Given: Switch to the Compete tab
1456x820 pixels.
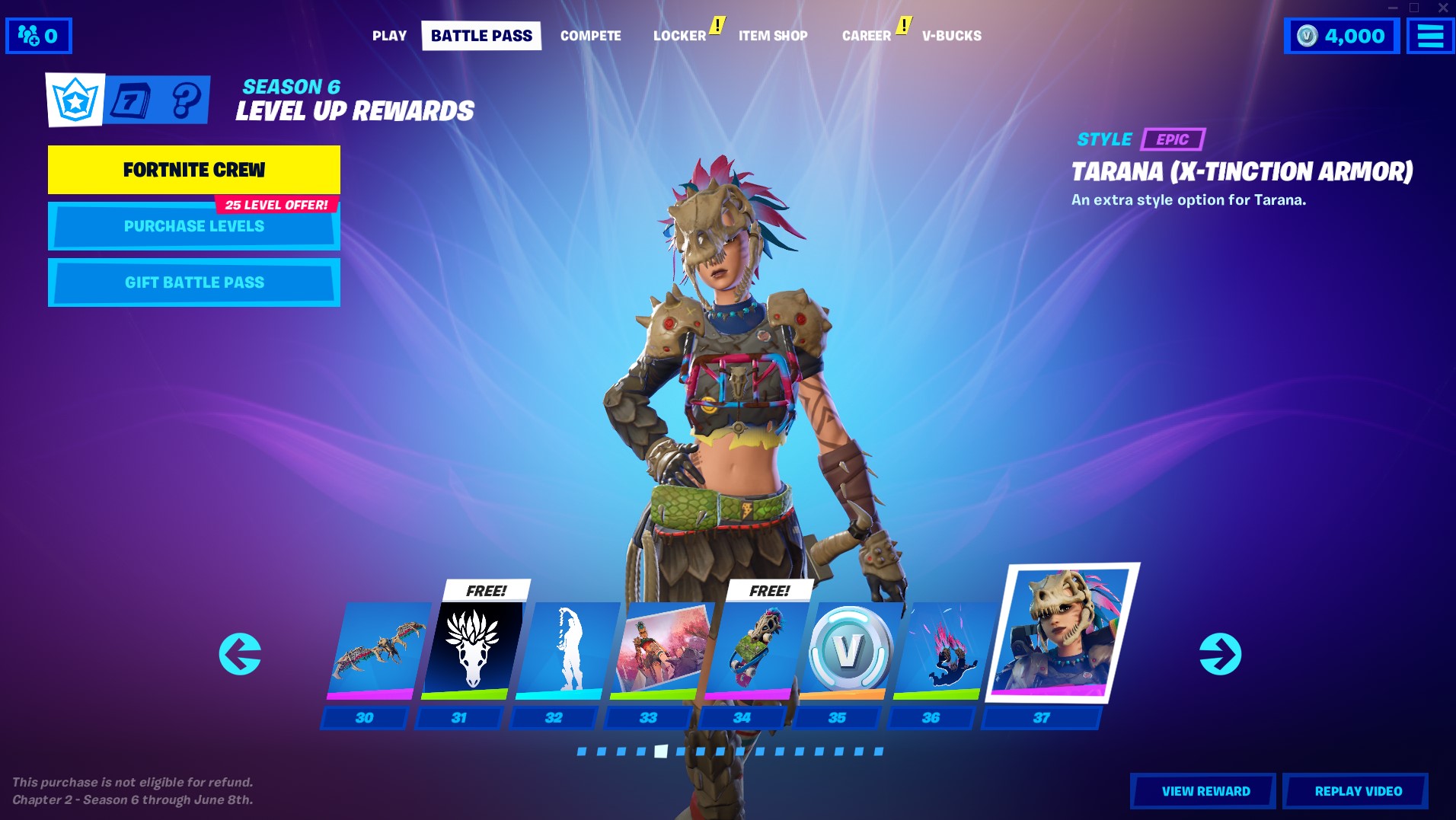Looking at the screenshot, I should [x=590, y=36].
